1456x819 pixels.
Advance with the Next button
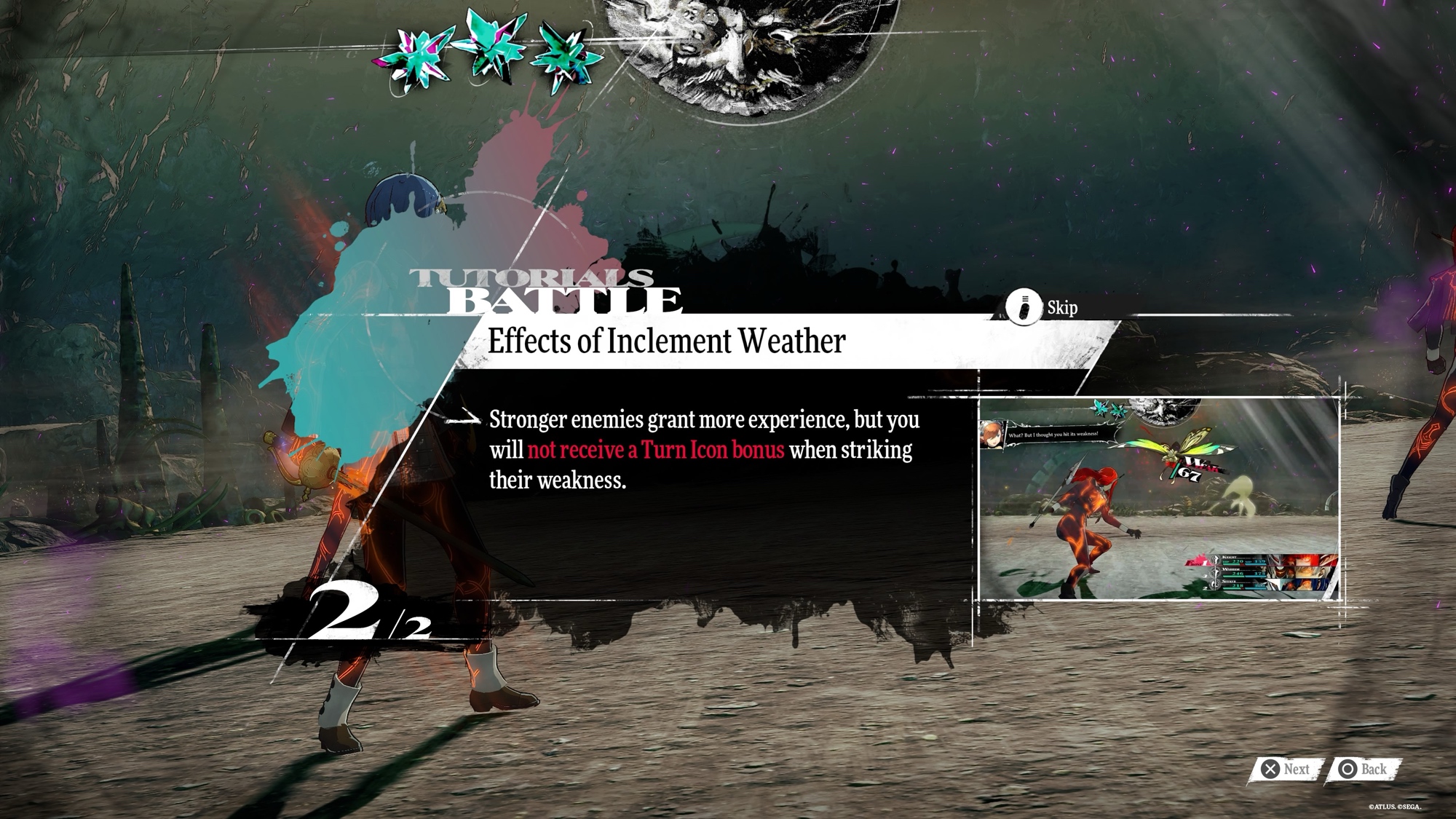(1286, 769)
